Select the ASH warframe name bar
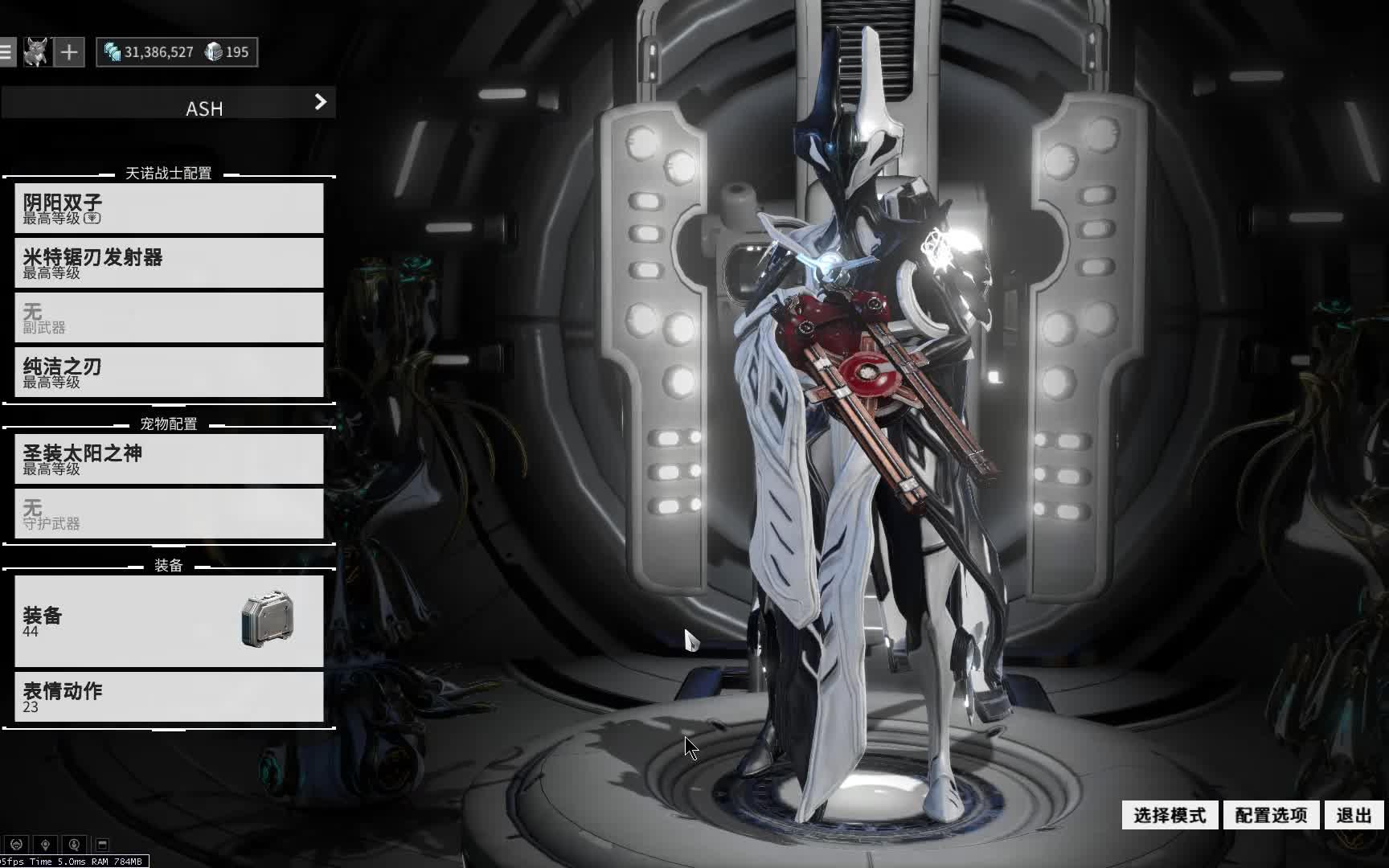 [169, 104]
